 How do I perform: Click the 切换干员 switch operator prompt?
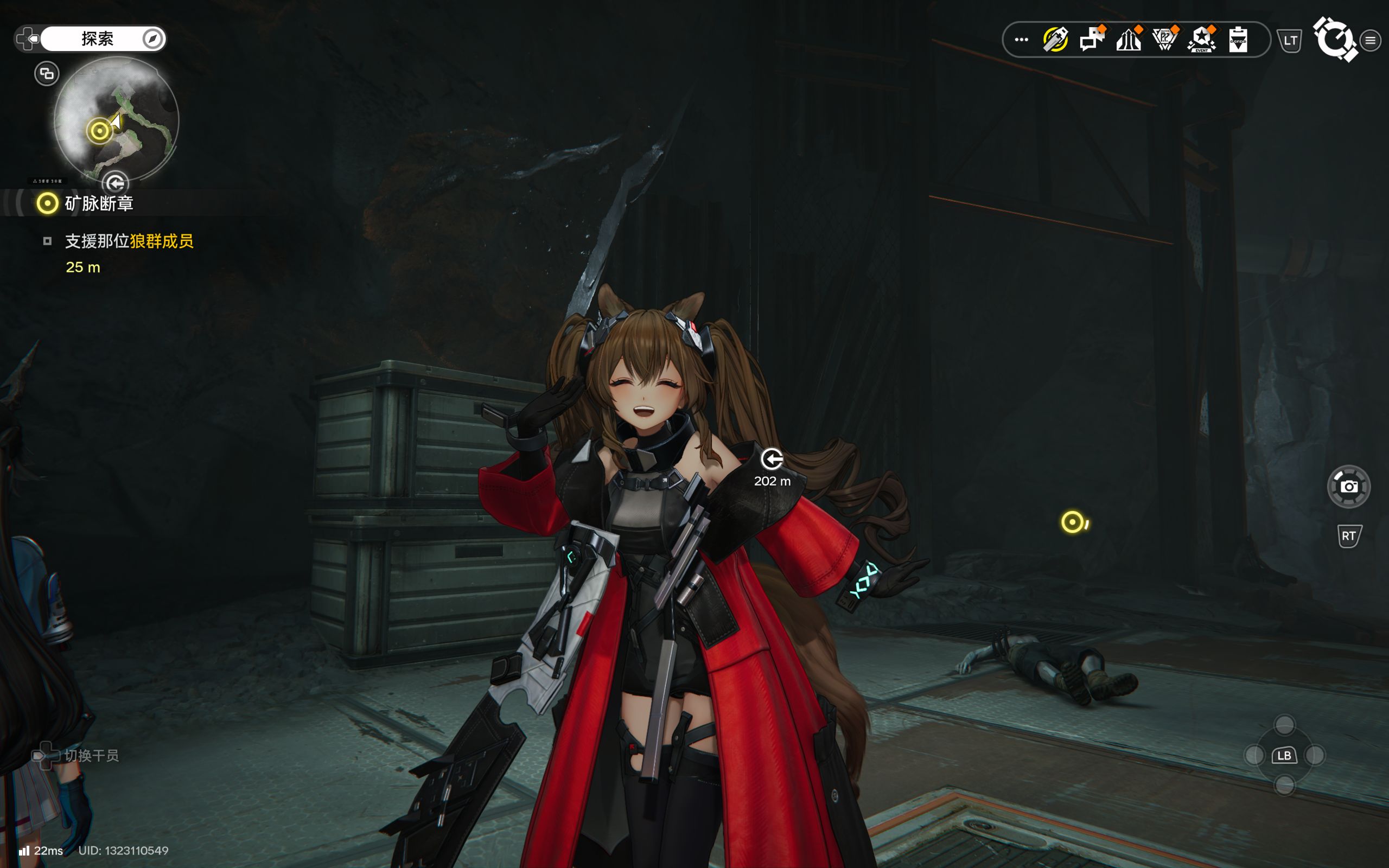tap(91, 756)
